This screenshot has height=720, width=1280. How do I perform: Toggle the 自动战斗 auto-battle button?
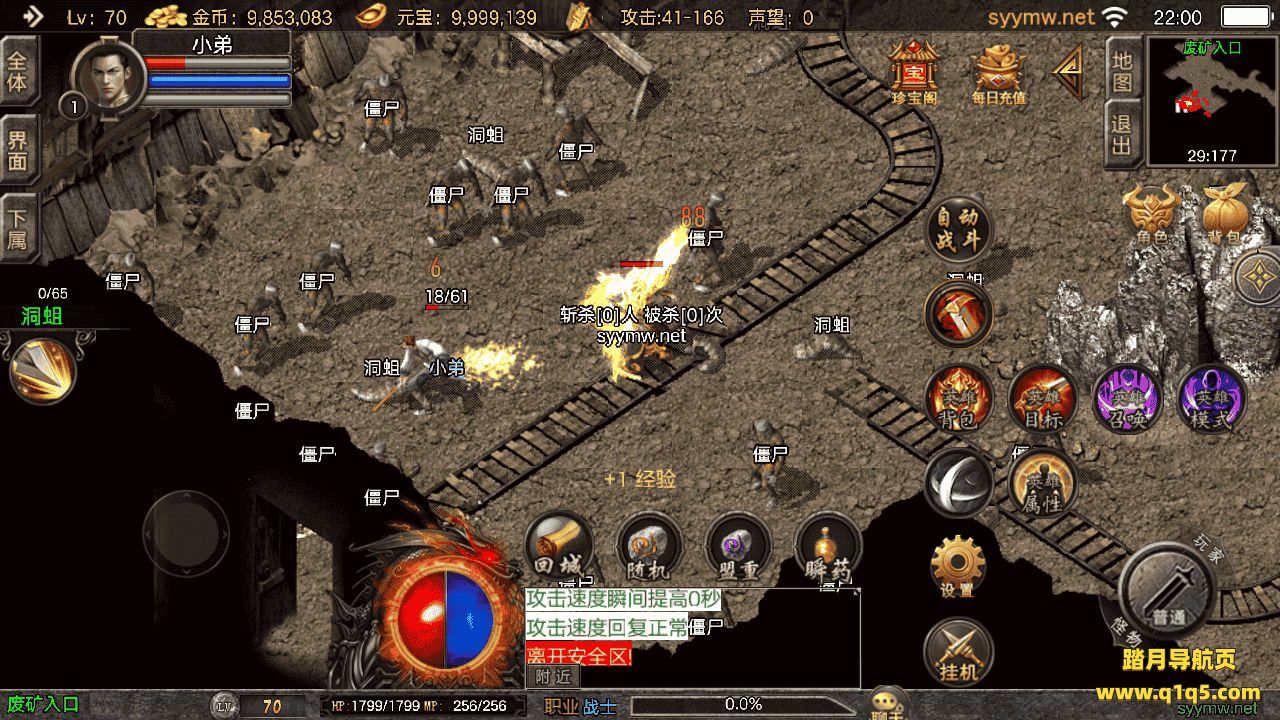[x=958, y=229]
